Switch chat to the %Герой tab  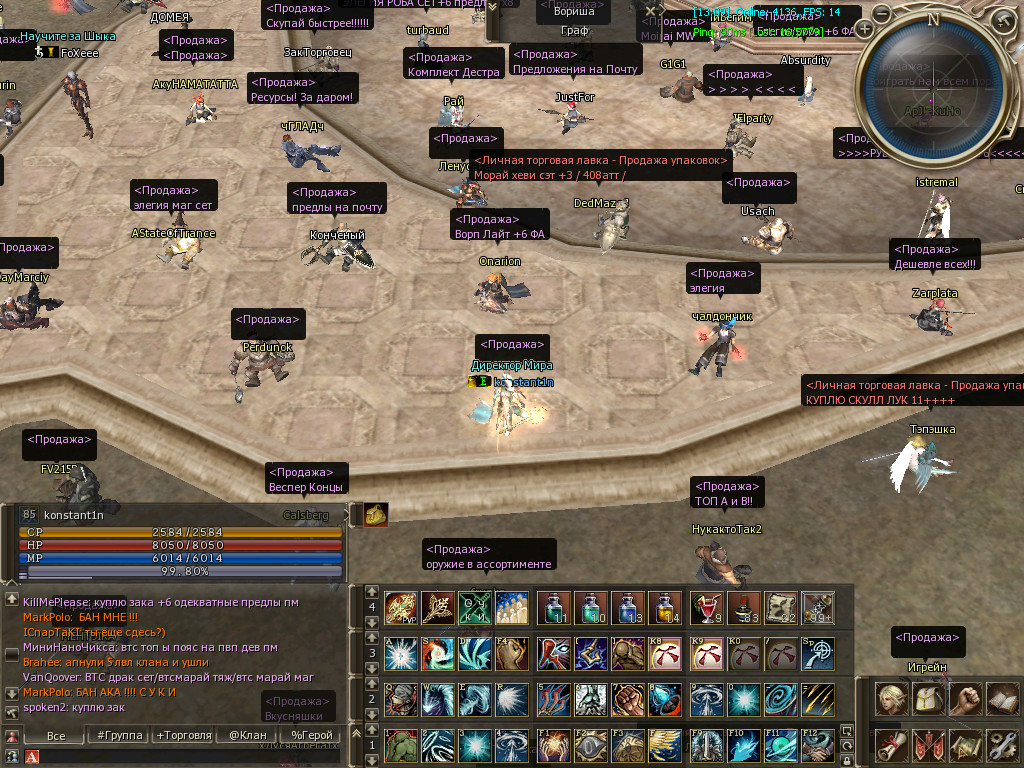click(311, 736)
